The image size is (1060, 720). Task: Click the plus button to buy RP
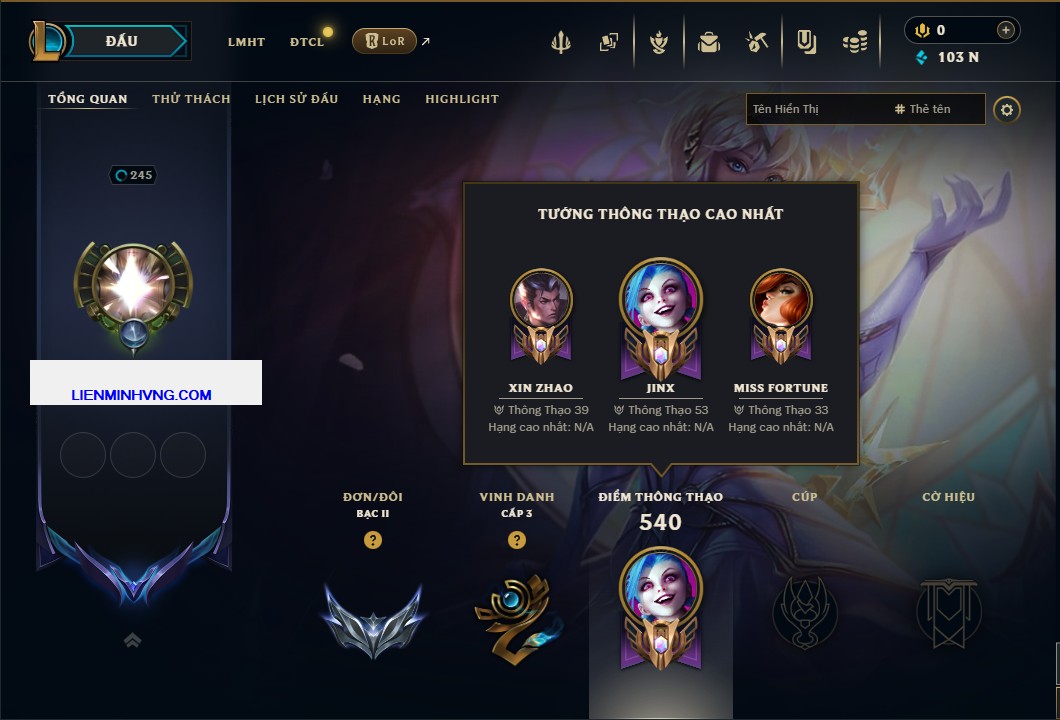click(1006, 30)
